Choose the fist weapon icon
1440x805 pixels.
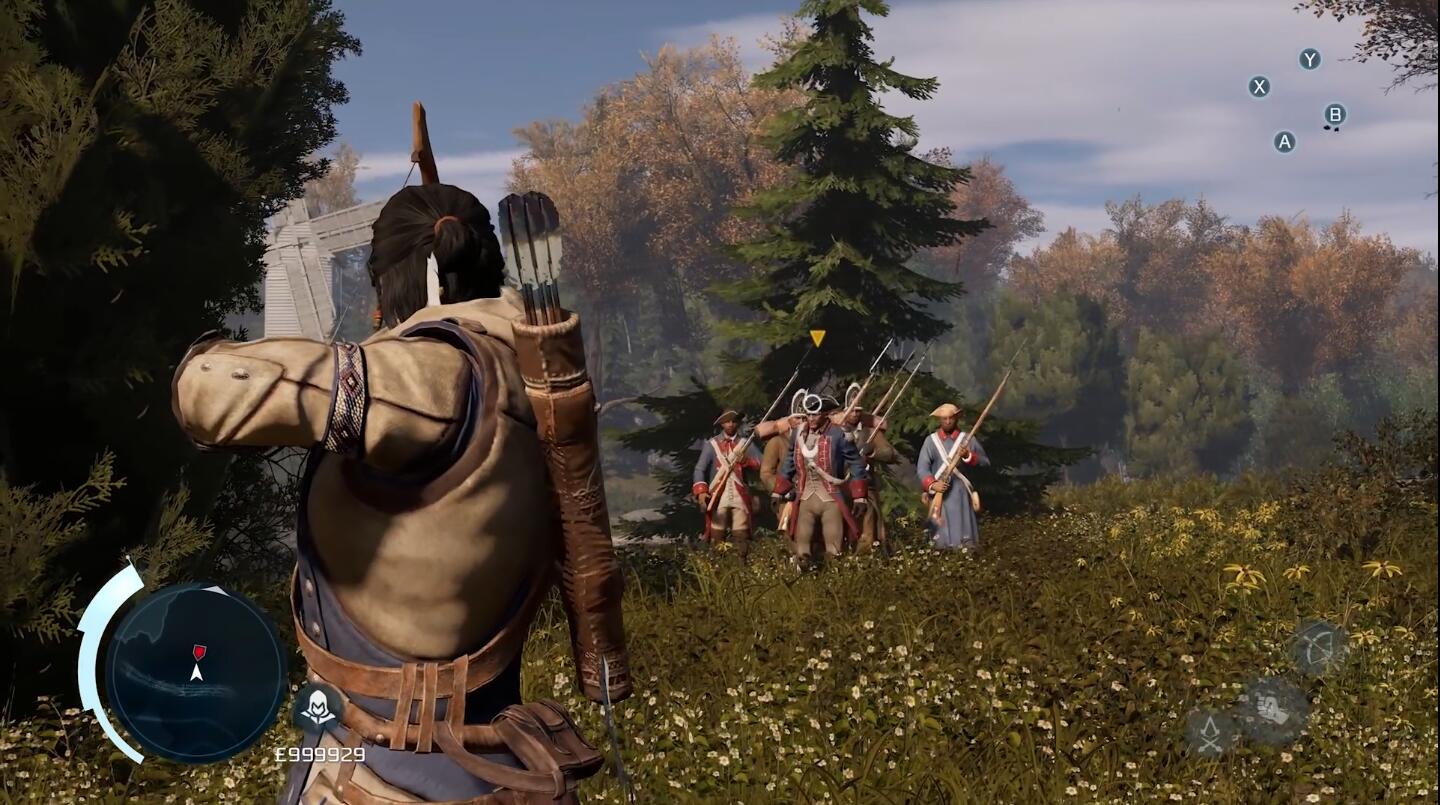pyautogui.click(x=1273, y=710)
